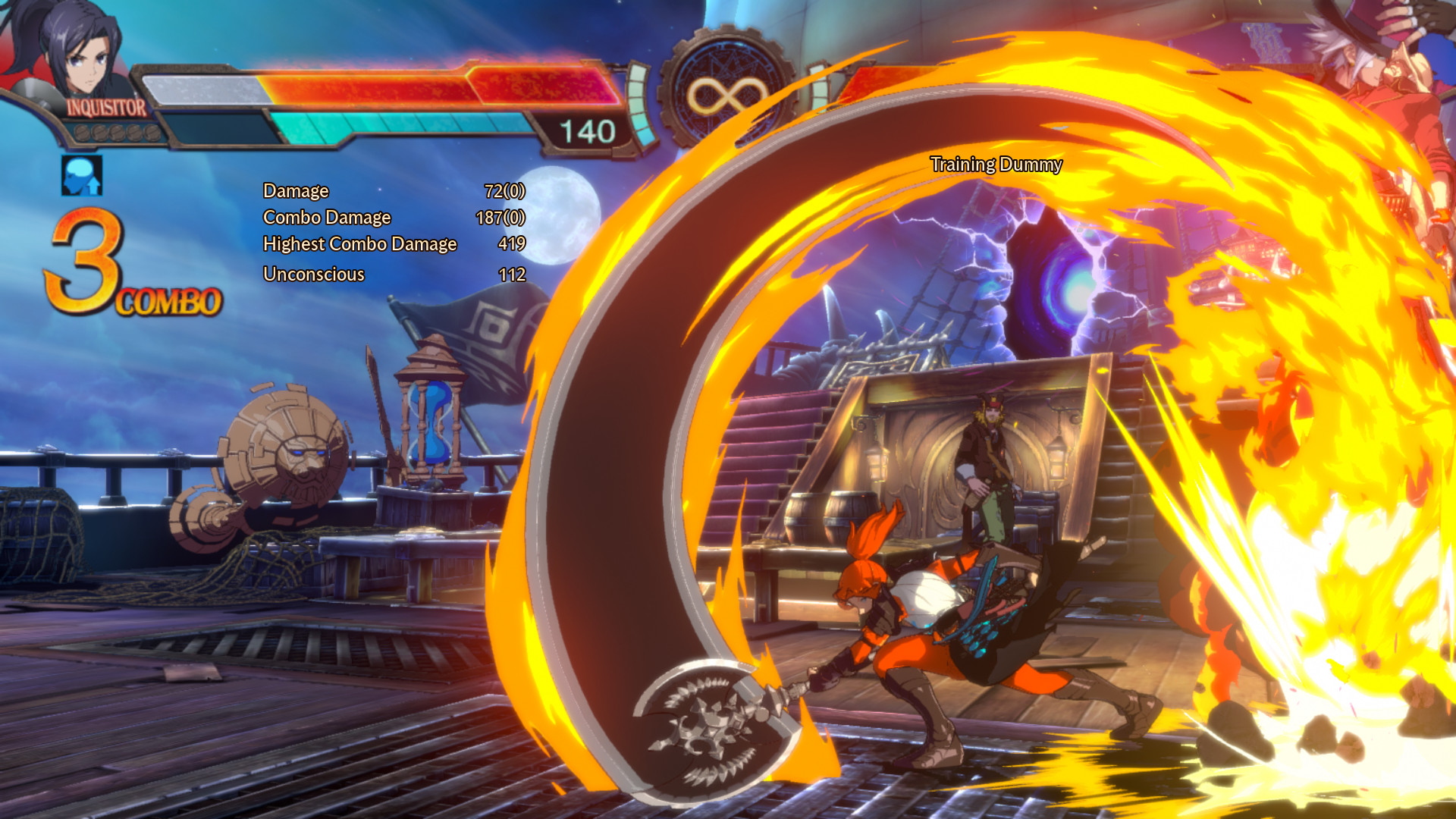
Task: Open the Training Dummy name label
Action: pyautogui.click(x=997, y=164)
